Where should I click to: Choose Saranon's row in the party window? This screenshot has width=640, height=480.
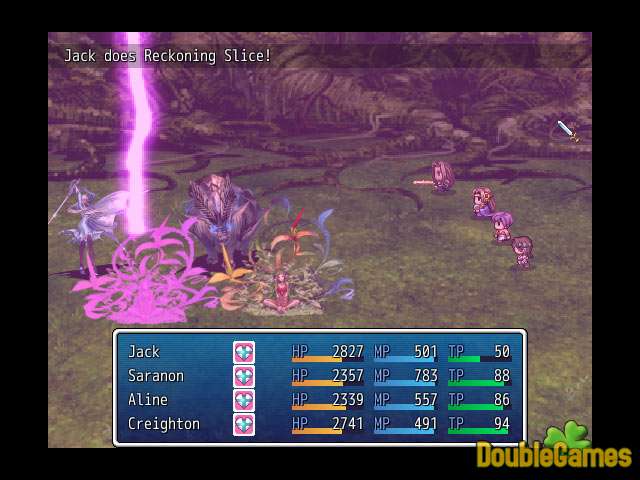pyautogui.click(x=155, y=376)
